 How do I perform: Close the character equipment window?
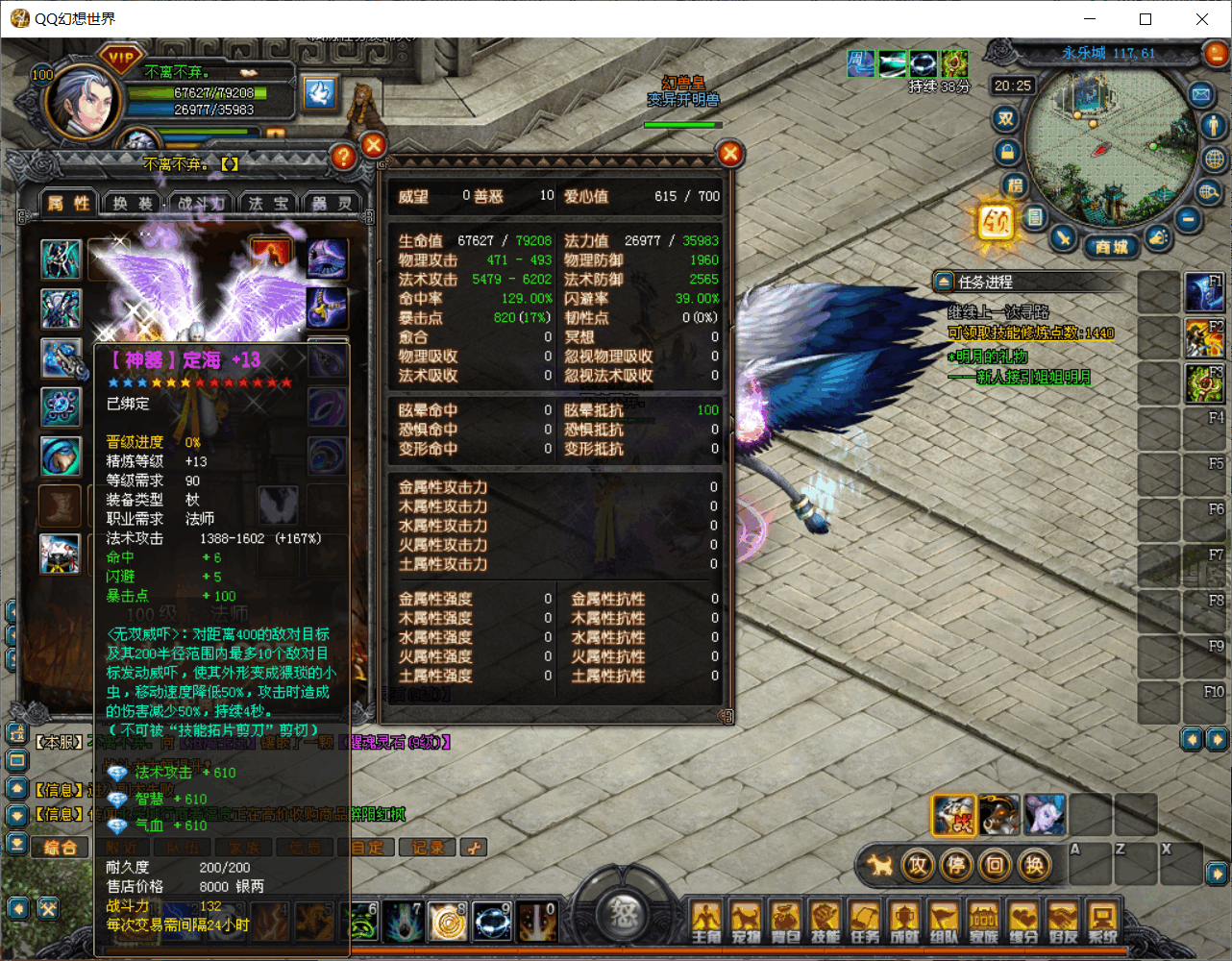click(x=374, y=146)
